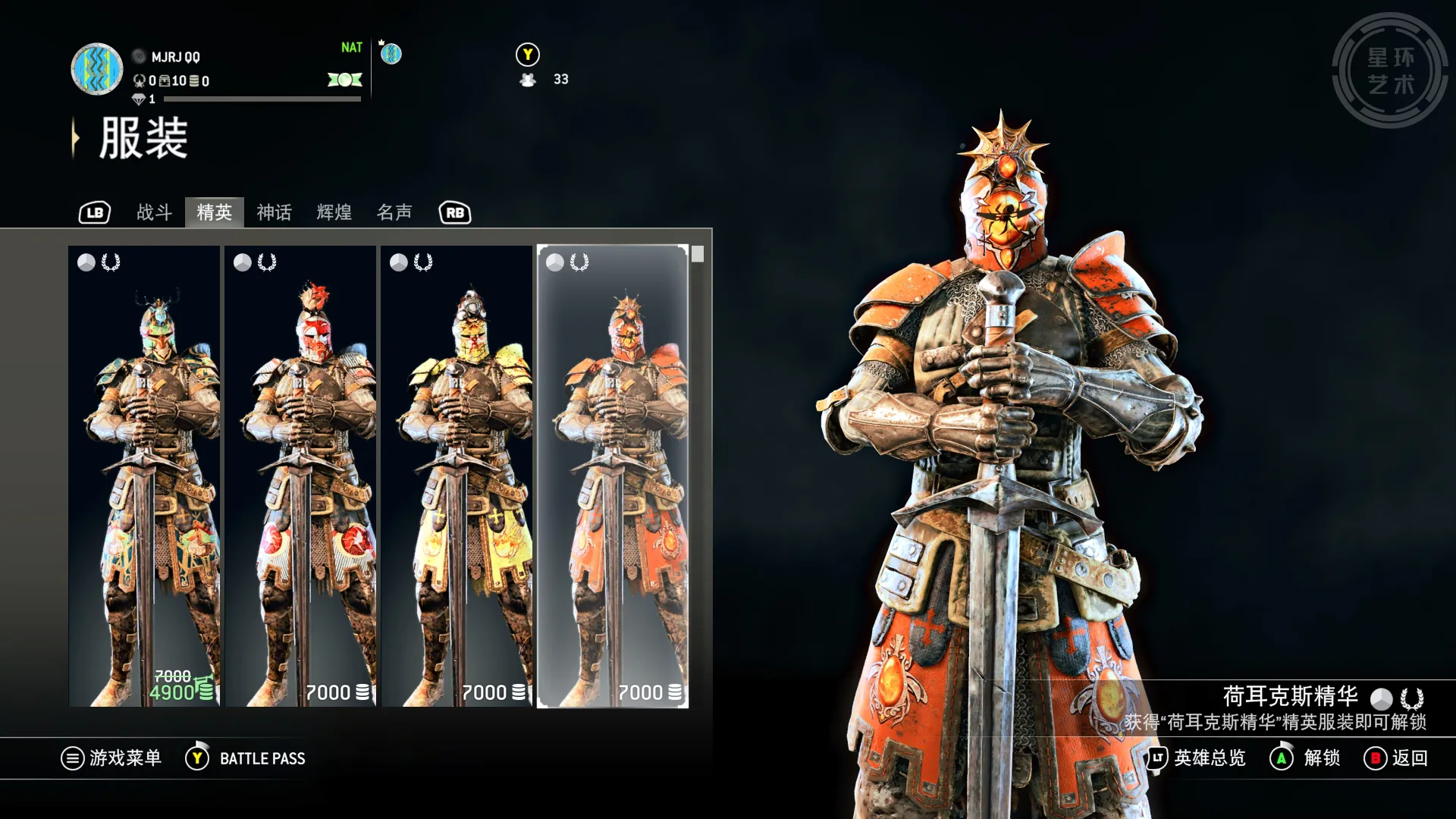Click the prestige laurel icon beside MJRJ QQ
Image resolution: width=1456 pixels, height=819 pixels.
(139, 81)
